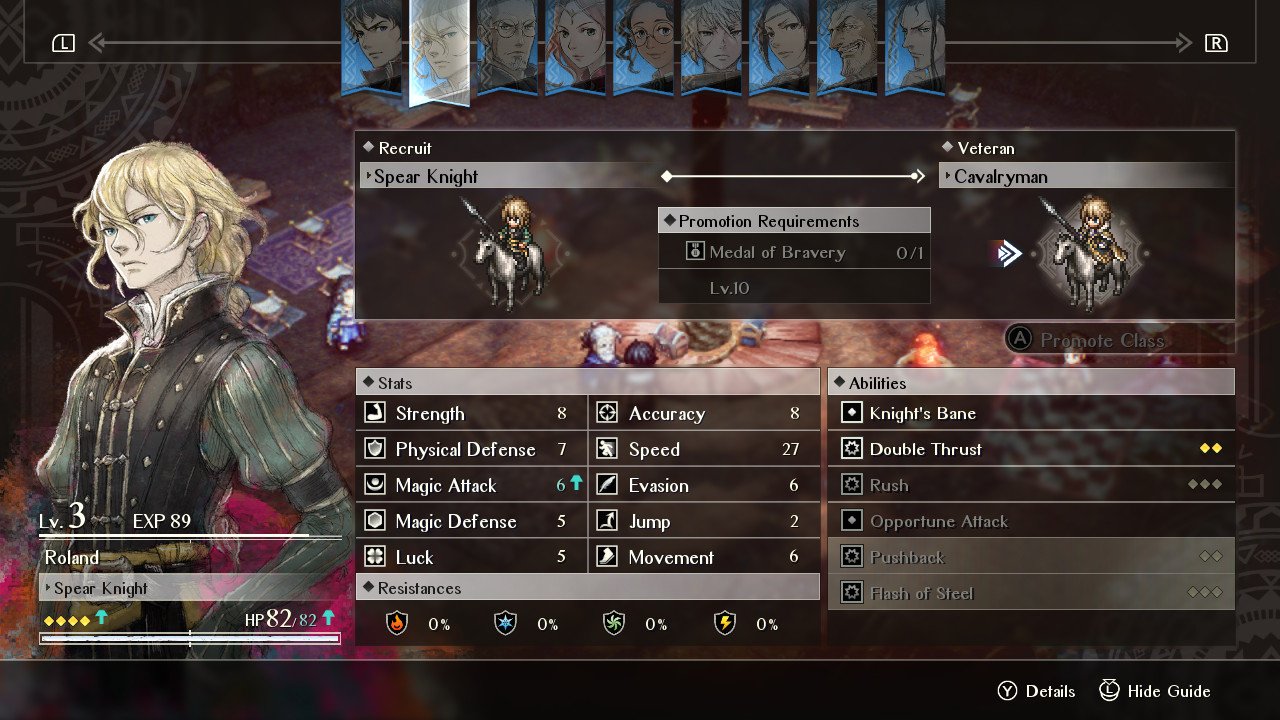
Task: Choose Roland's highlighted blond portrait
Action: tap(440, 50)
